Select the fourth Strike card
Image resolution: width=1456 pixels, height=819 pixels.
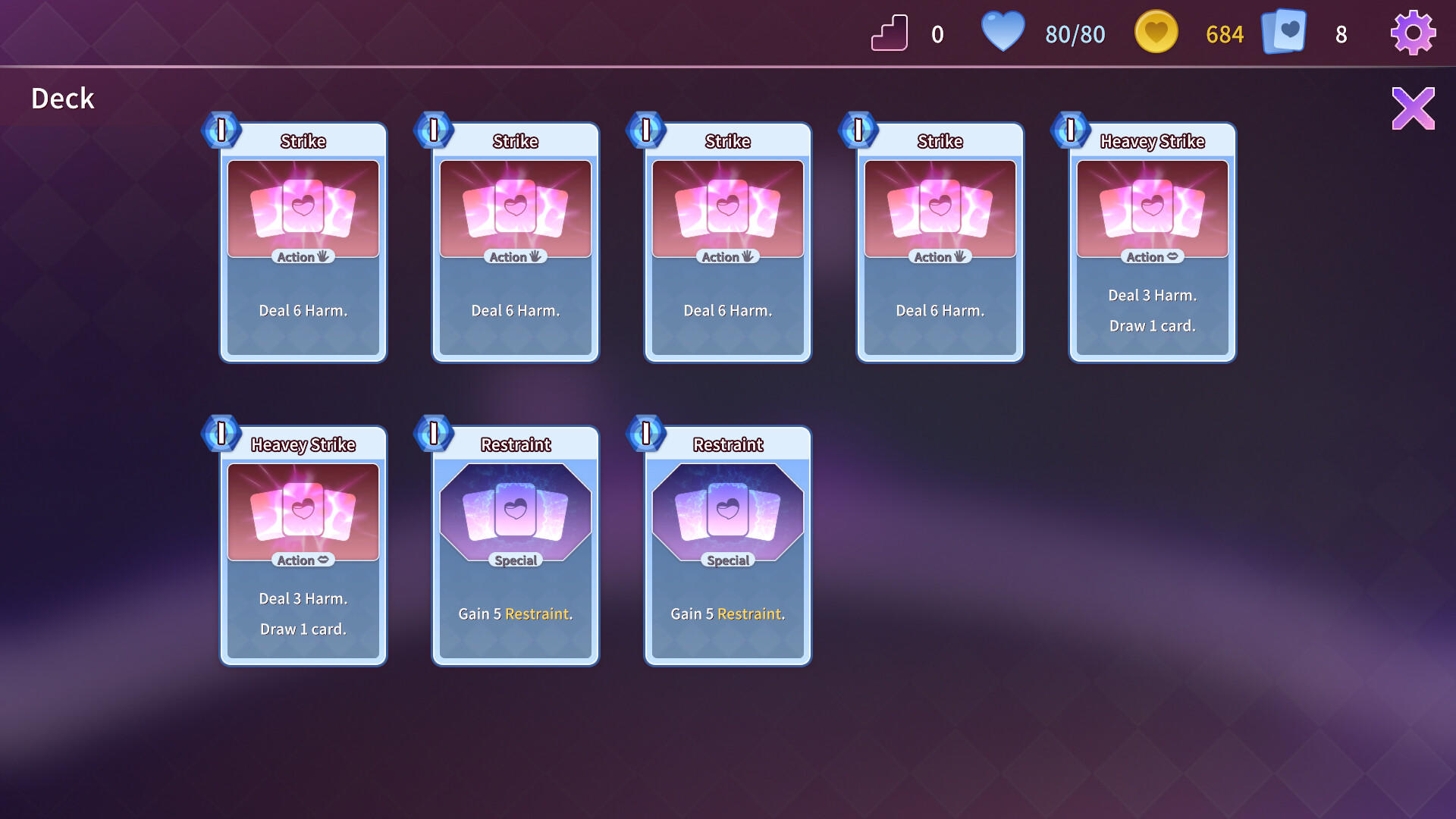click(940, 243)
